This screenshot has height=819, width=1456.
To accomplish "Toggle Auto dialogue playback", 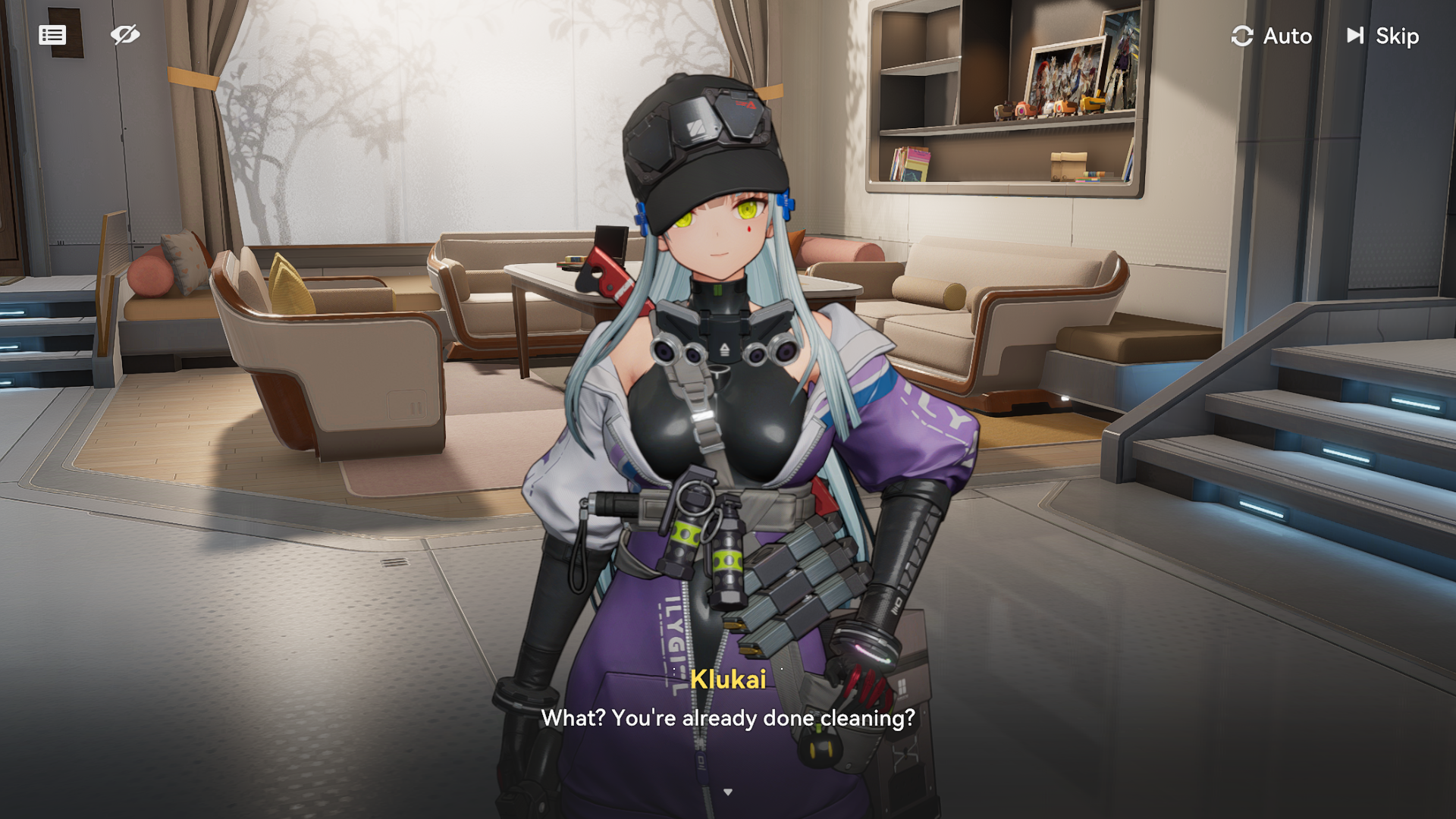I will coord(1272,36).
